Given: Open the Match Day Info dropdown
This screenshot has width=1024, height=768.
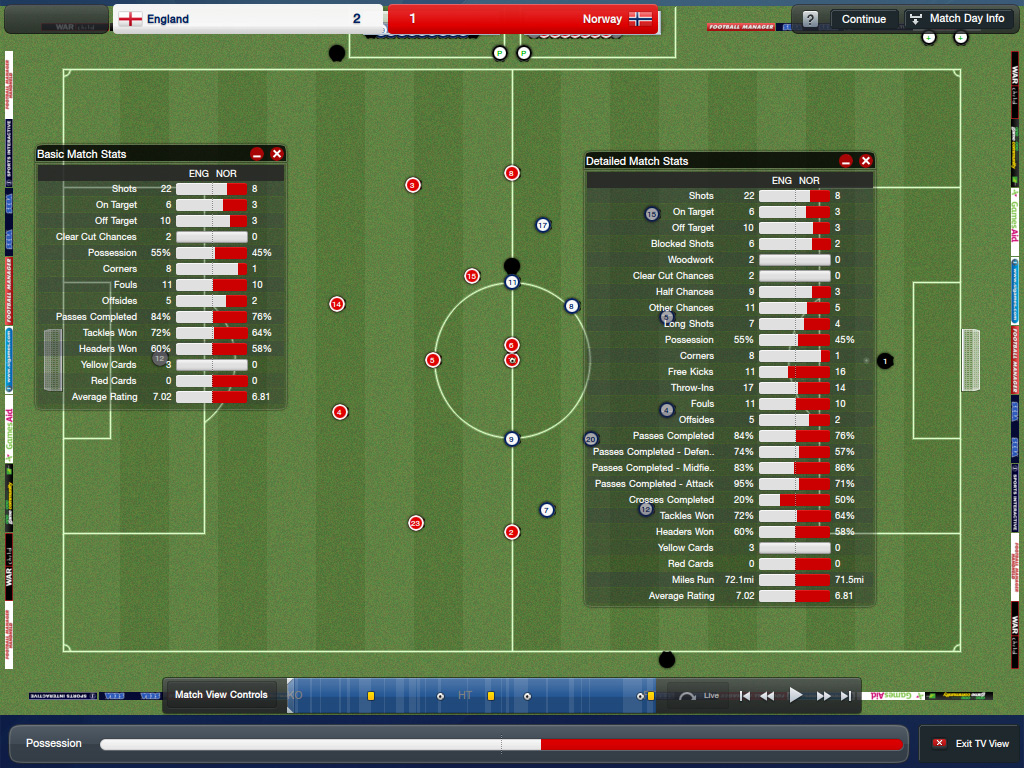Looking at the screenshot, I should pos(957,19).
